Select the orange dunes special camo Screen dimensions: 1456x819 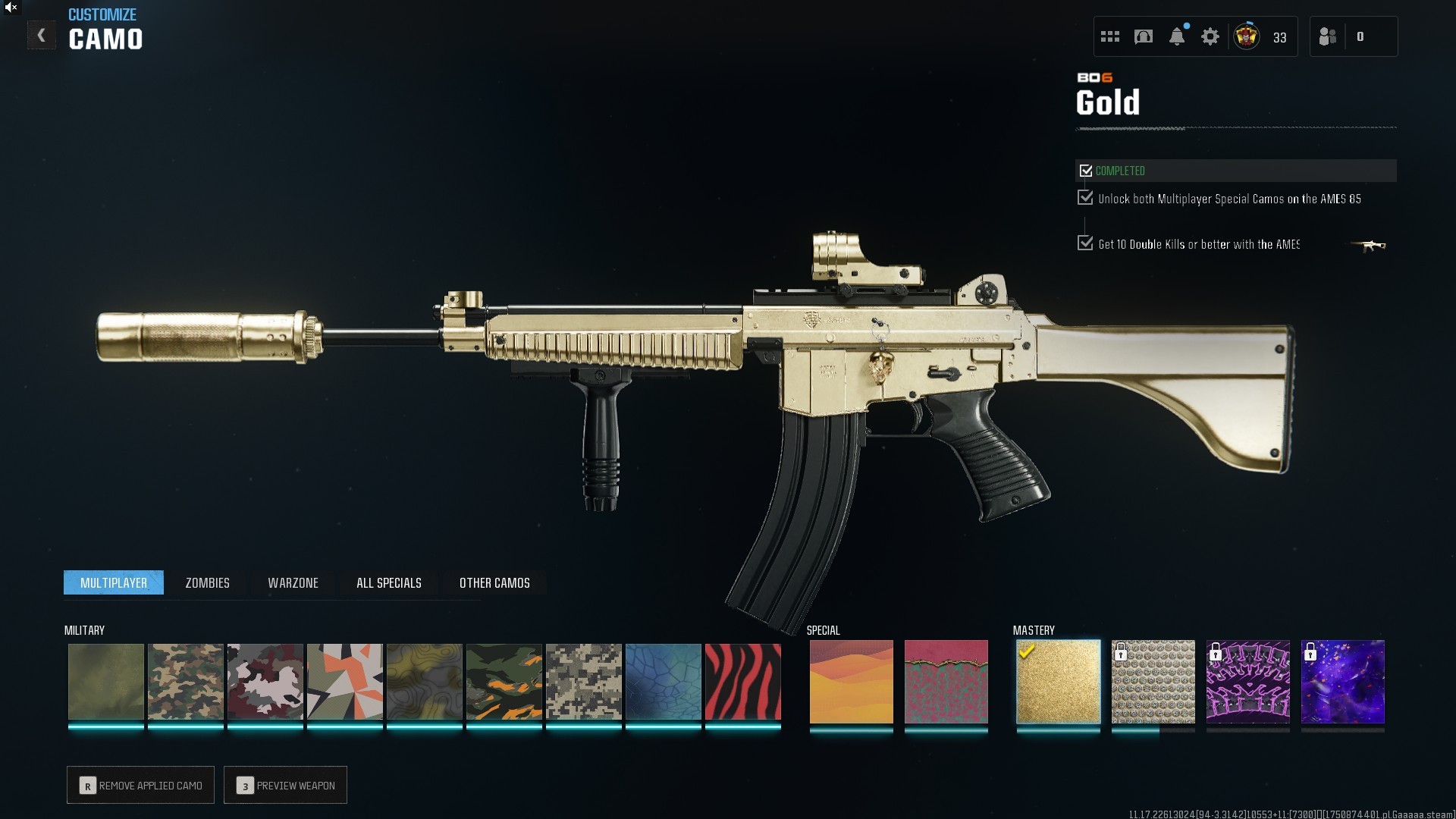851,681
